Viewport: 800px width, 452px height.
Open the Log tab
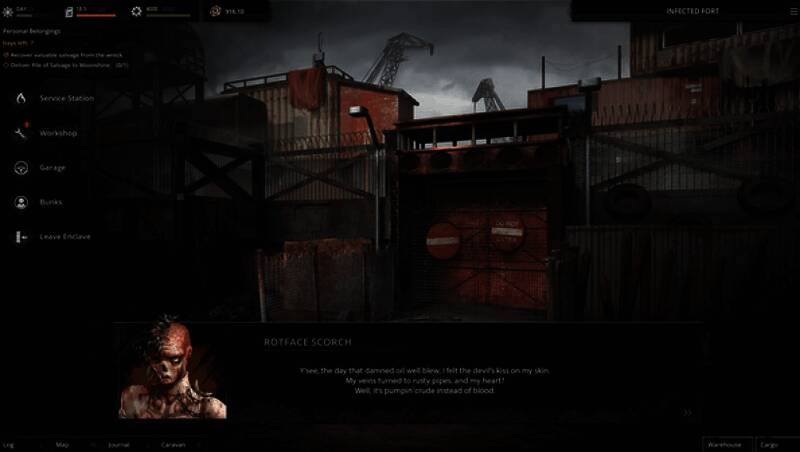pyautogui.click(x=9, y=444)
